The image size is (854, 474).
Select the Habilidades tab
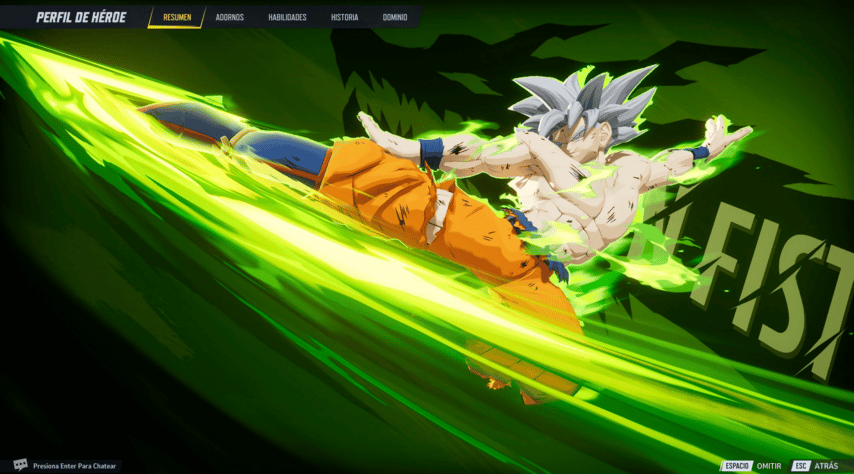[x=287, y=17]
